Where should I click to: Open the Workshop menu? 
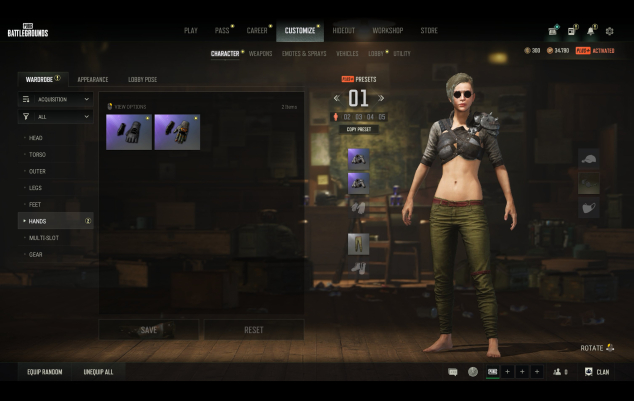pyautogui.click(x=387, y=31)
